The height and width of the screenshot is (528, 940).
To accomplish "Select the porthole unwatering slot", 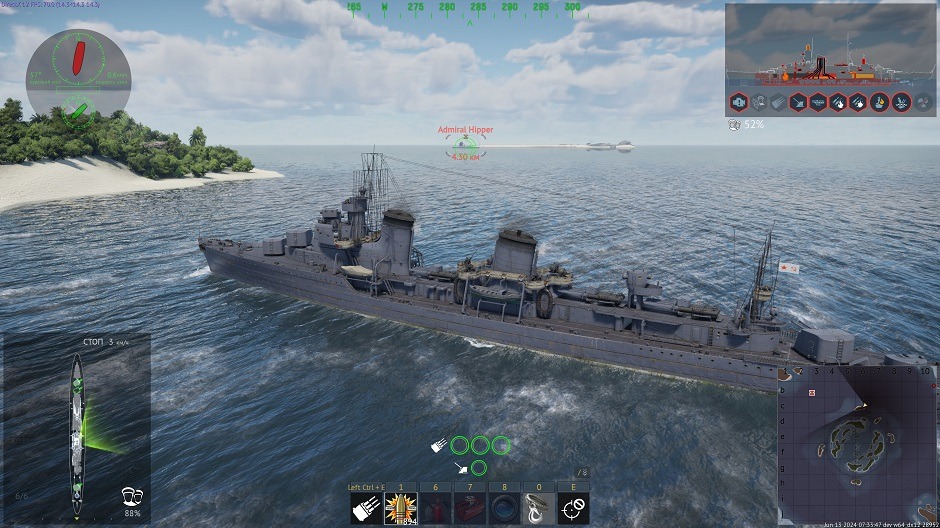I will [504, 509].
